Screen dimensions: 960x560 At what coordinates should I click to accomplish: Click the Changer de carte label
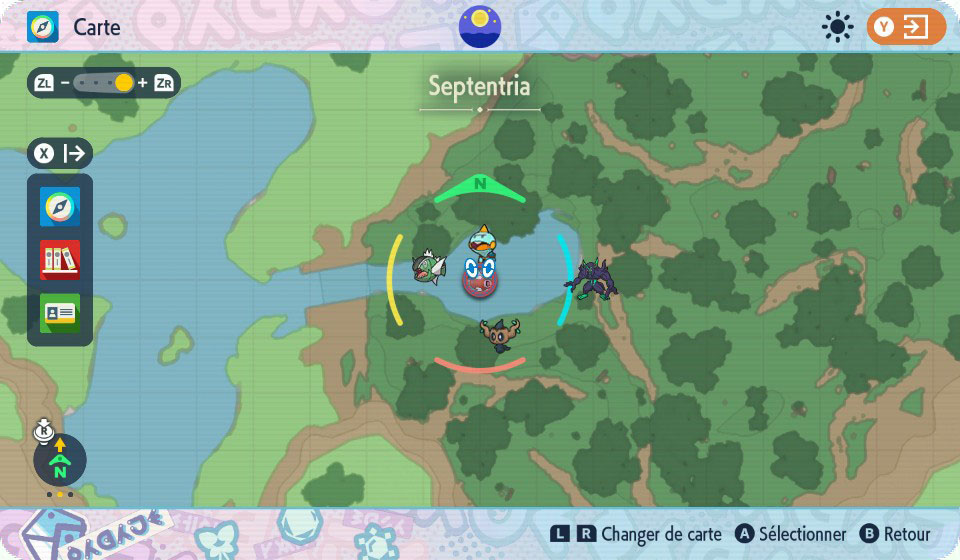661,535
